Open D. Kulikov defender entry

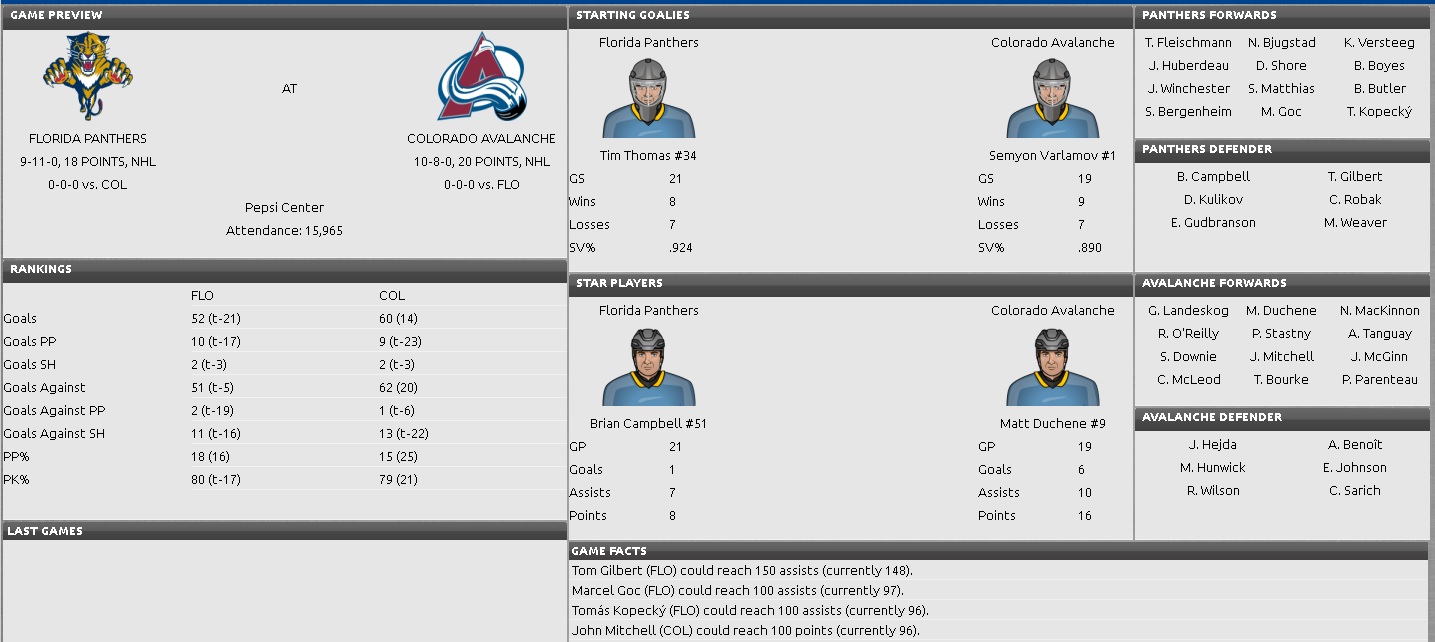click(1213, 200)
